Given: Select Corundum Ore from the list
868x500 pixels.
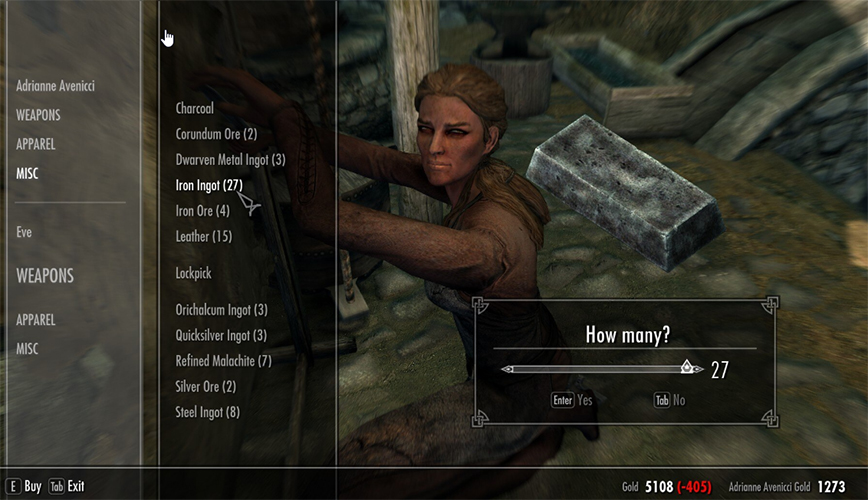Looking at the screenshot, I should coord(216,134).
